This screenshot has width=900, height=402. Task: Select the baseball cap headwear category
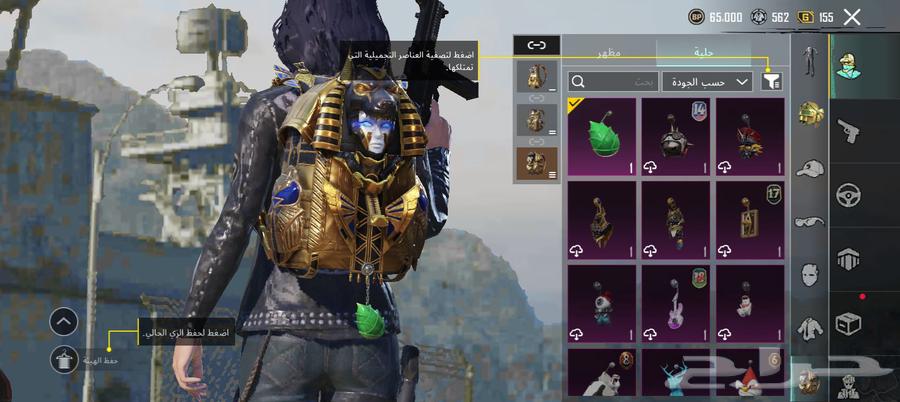pos(808,169)
